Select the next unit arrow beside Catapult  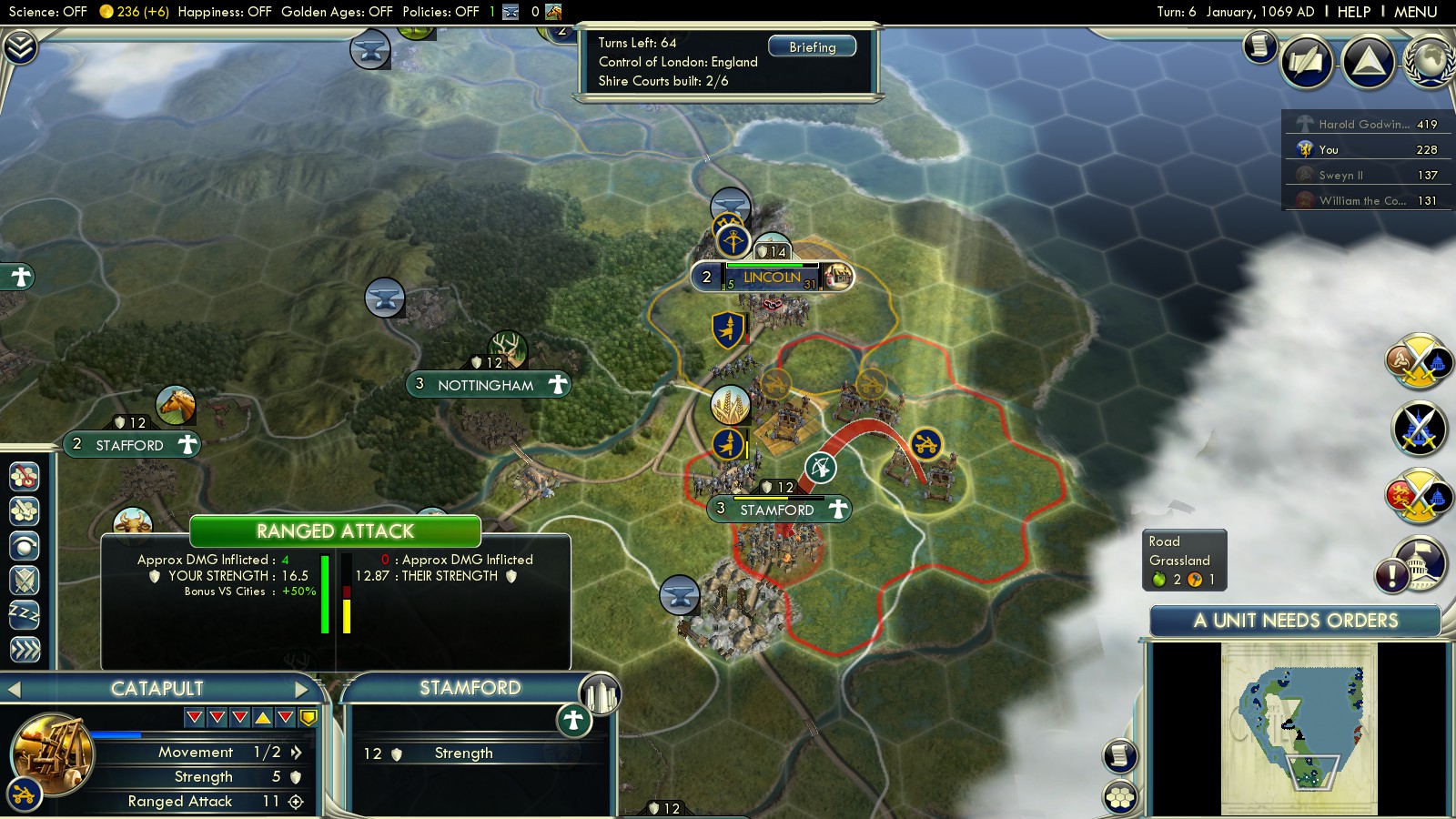[302, 689]
